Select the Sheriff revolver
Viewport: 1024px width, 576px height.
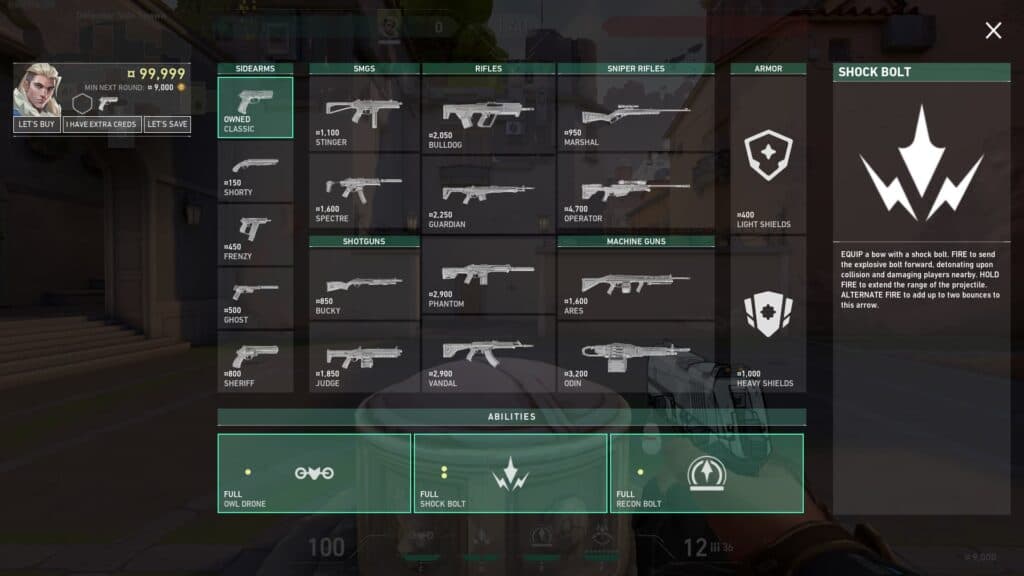coord(255,362)
